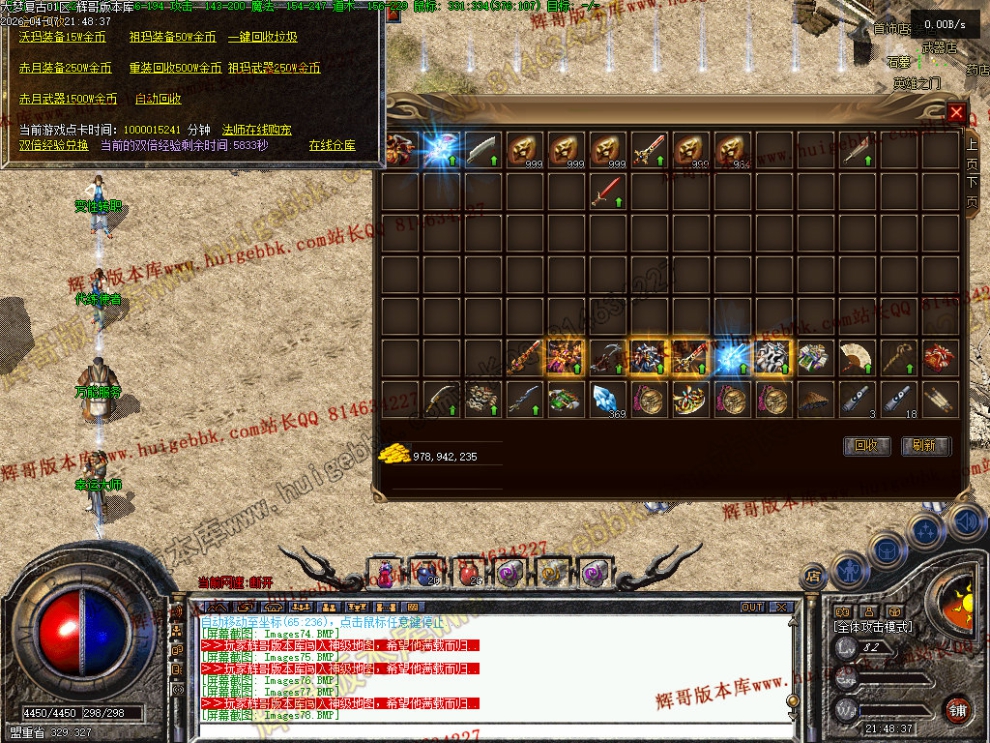
Task: Toggle 自动回收 auto recycle
Action: coord(158,99)
